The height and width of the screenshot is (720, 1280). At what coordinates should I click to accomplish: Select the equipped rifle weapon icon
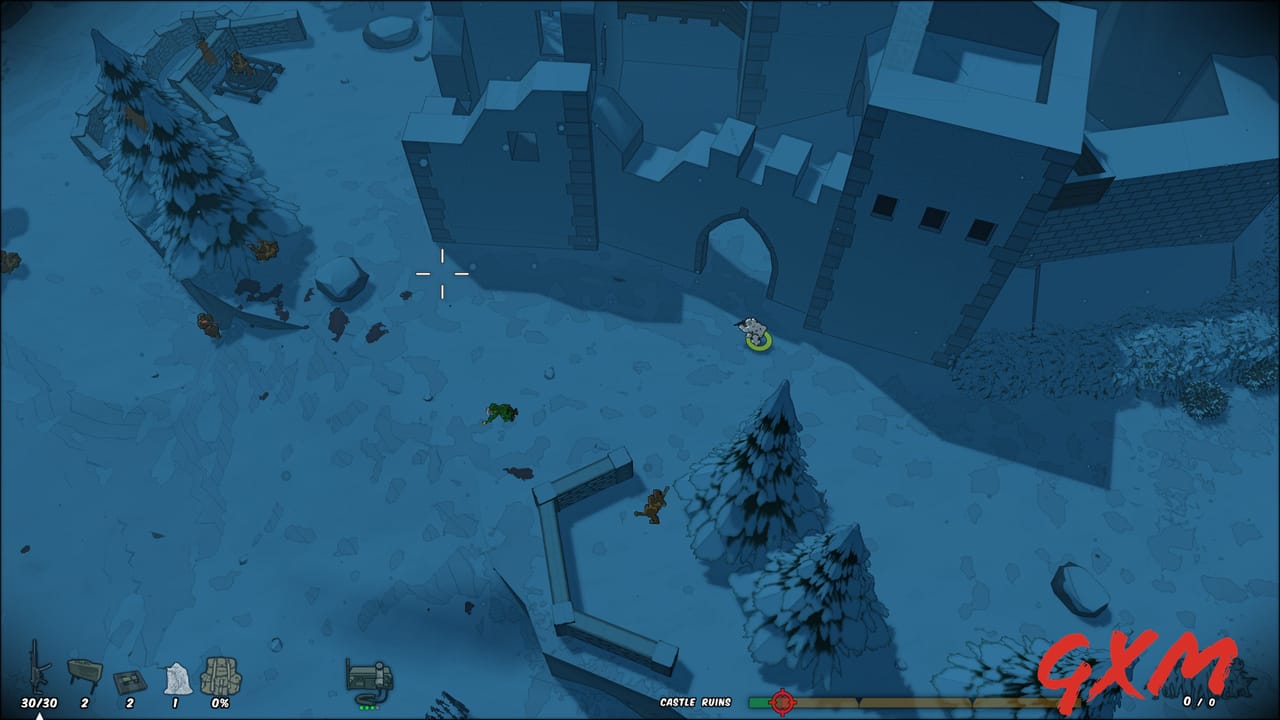tap(37, 667)
